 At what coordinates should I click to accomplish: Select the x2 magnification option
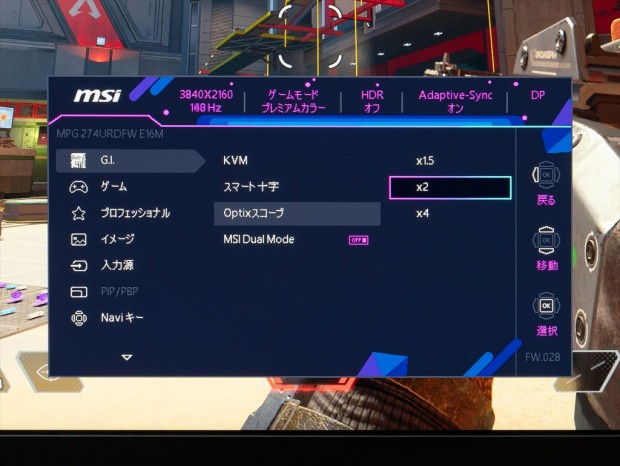coord(449,187)
